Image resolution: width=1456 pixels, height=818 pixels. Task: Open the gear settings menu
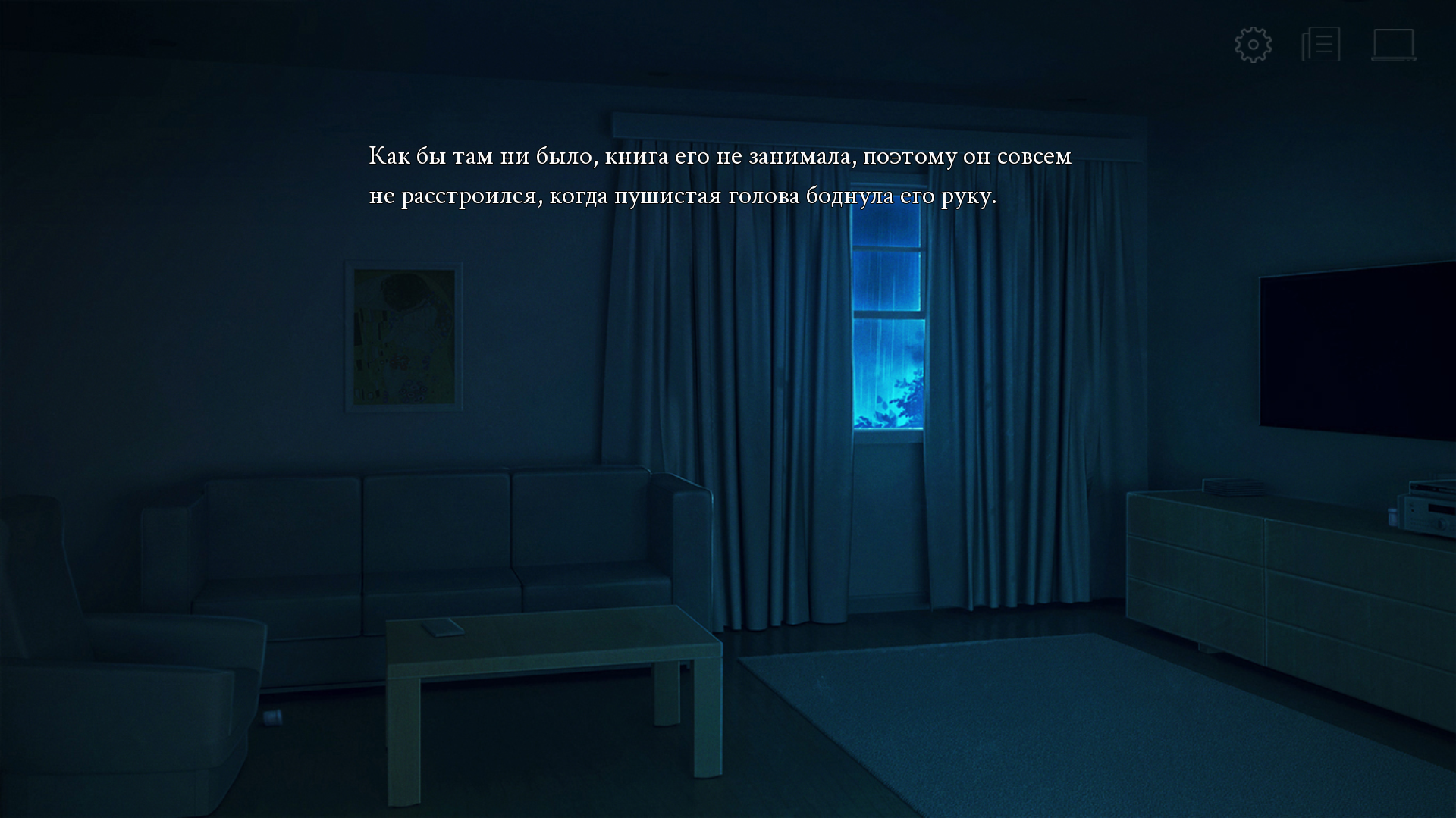(x=1253, y=45)
